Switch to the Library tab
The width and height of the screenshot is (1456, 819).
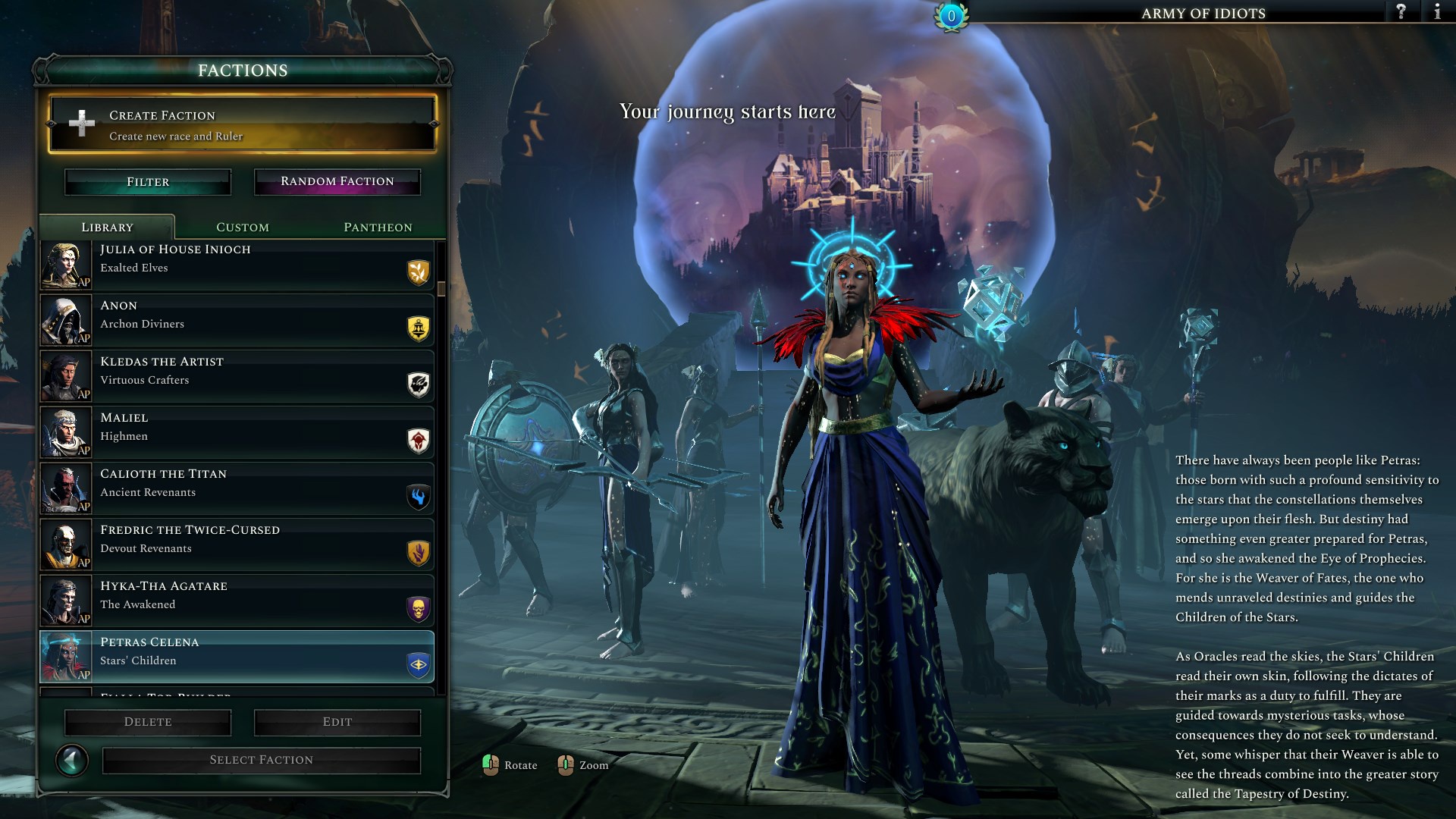(107, 227)
